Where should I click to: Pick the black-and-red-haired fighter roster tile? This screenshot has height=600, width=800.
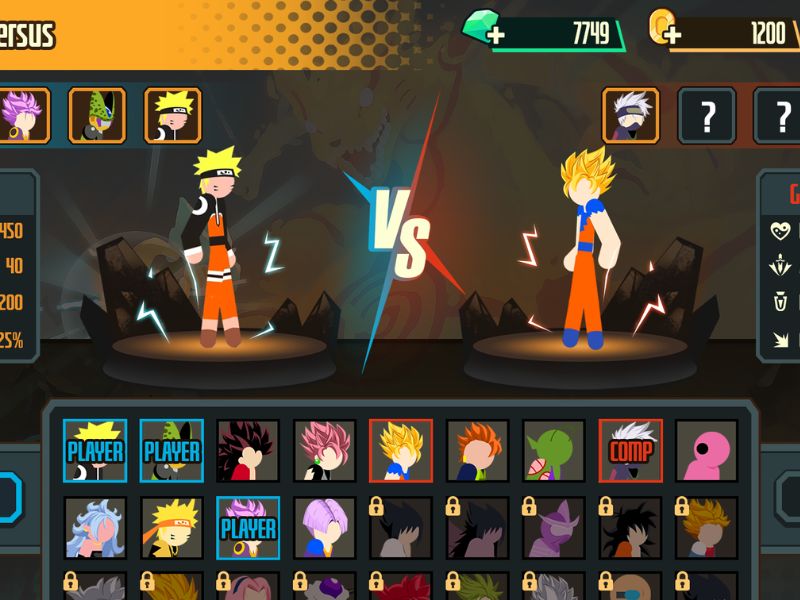(248, 451)
